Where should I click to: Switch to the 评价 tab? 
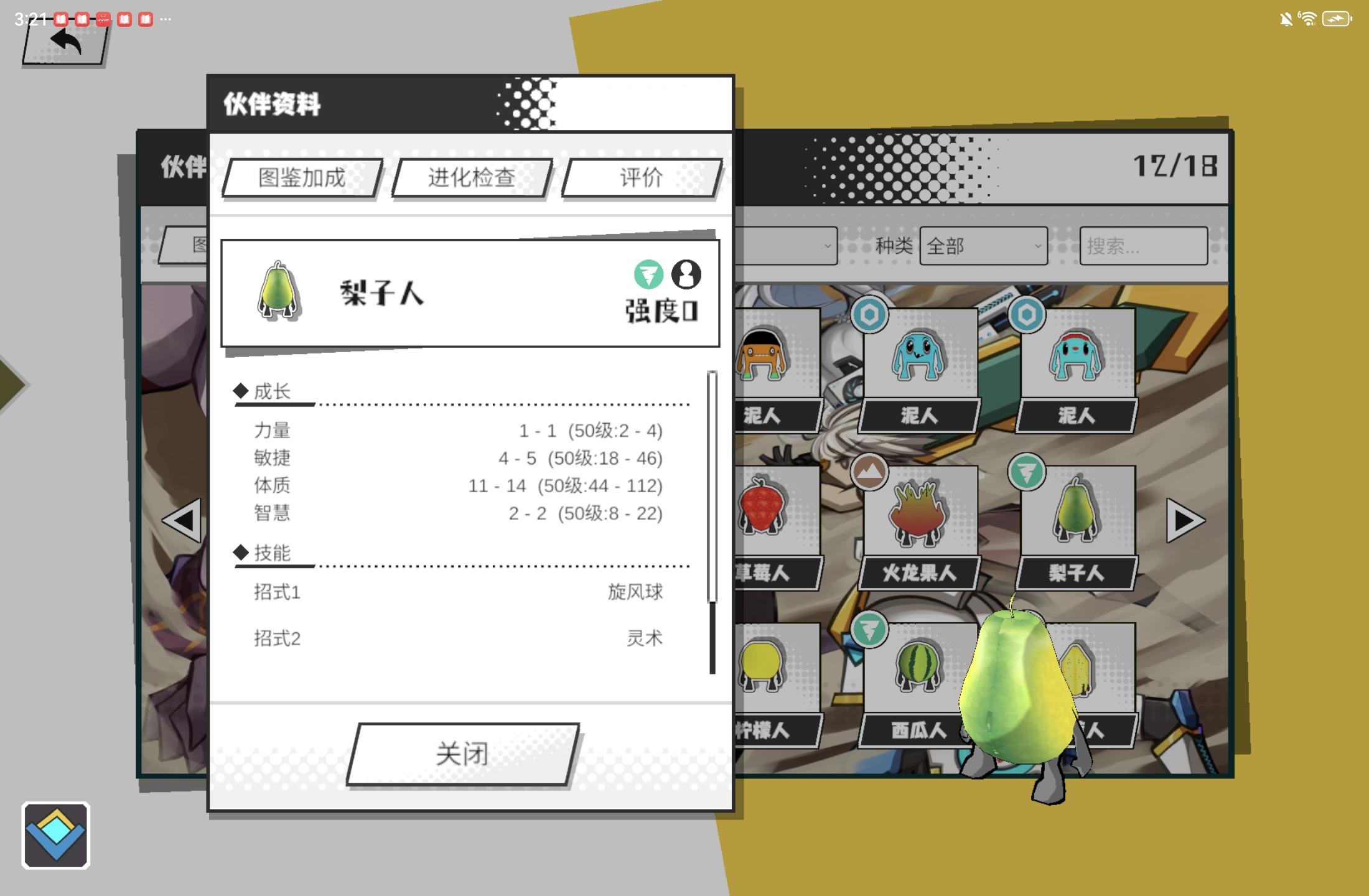(641, 179)
